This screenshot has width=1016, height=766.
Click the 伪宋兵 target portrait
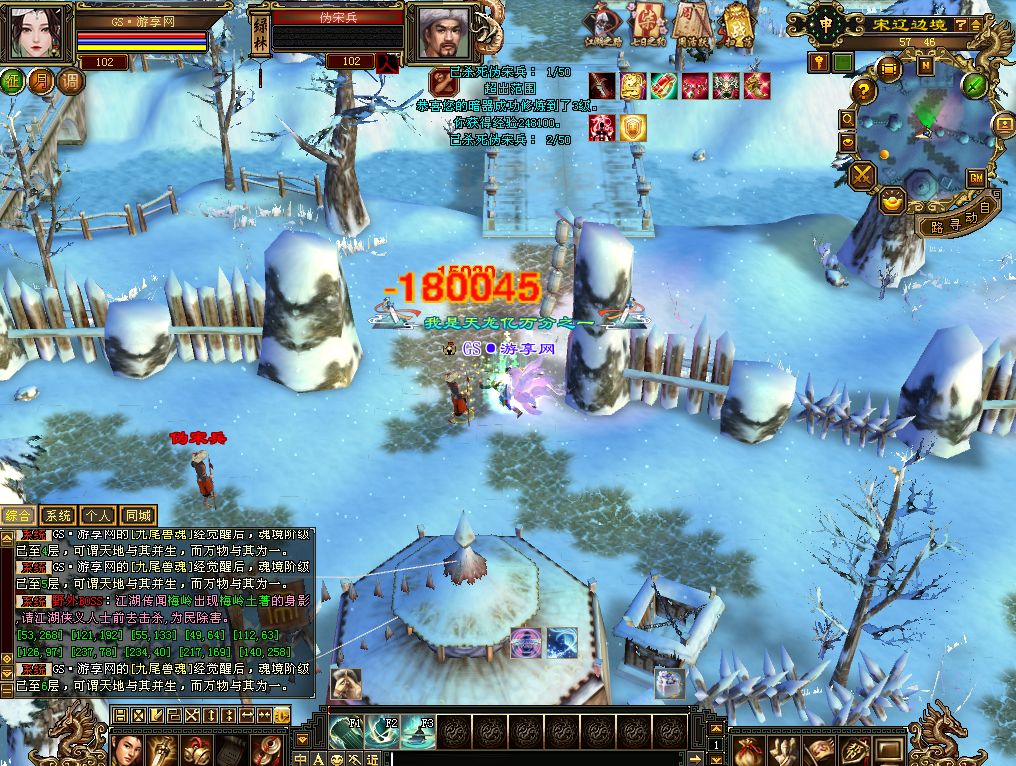[439, 33]
